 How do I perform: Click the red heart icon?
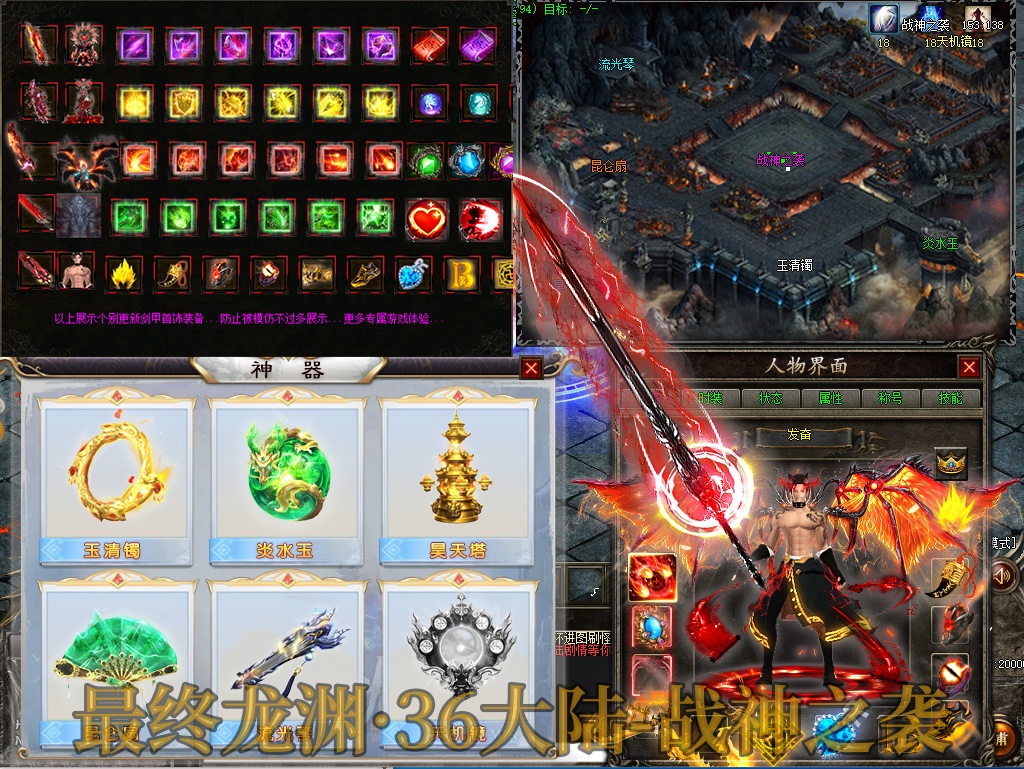[427, 218]
